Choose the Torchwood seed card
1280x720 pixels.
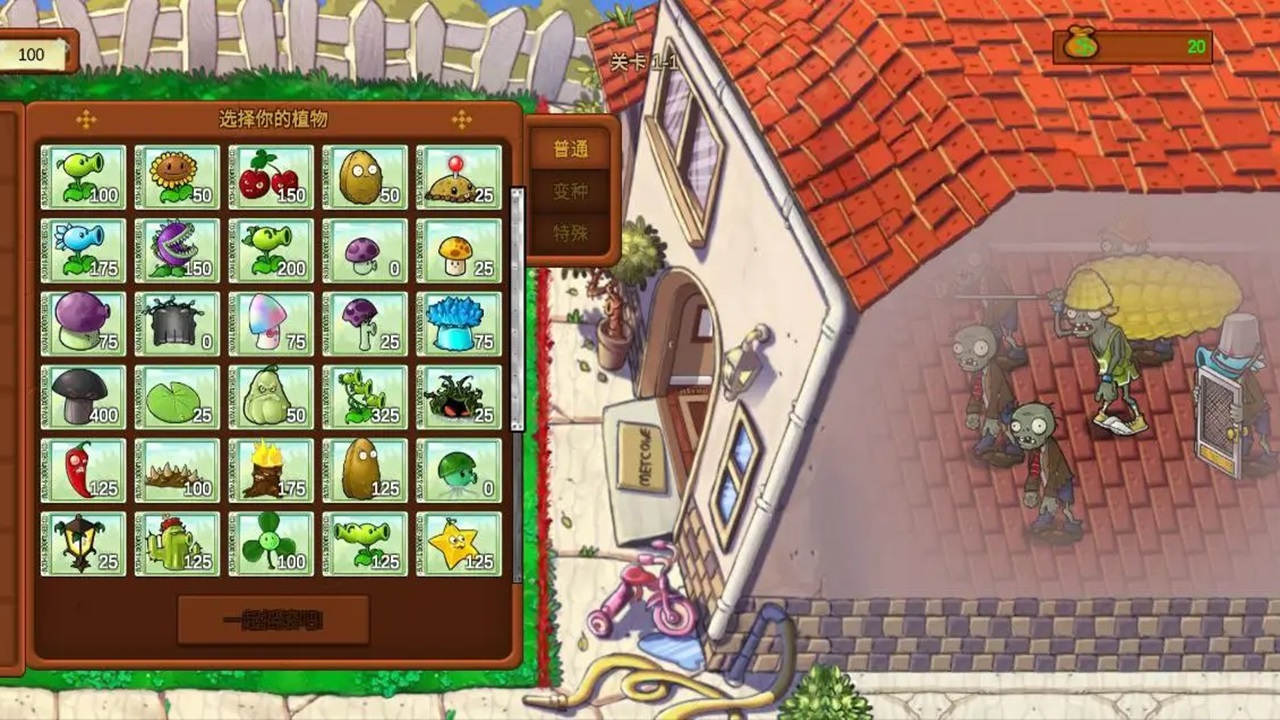tap(271, 470)
